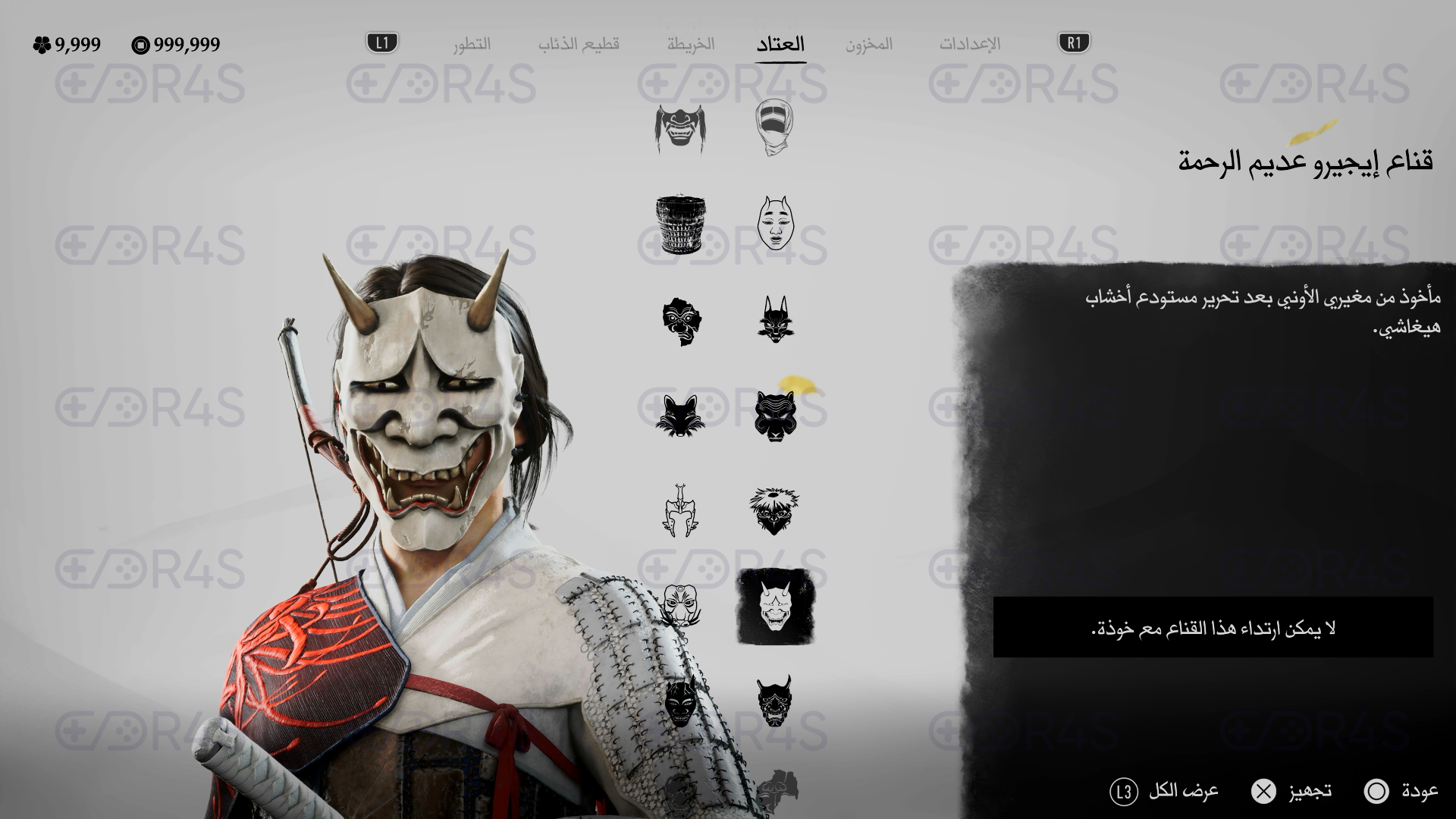This screenshot has height=819, width=1456.
Task: Open the قطيع الذئاب tab
Action: [x=579, y=44]
